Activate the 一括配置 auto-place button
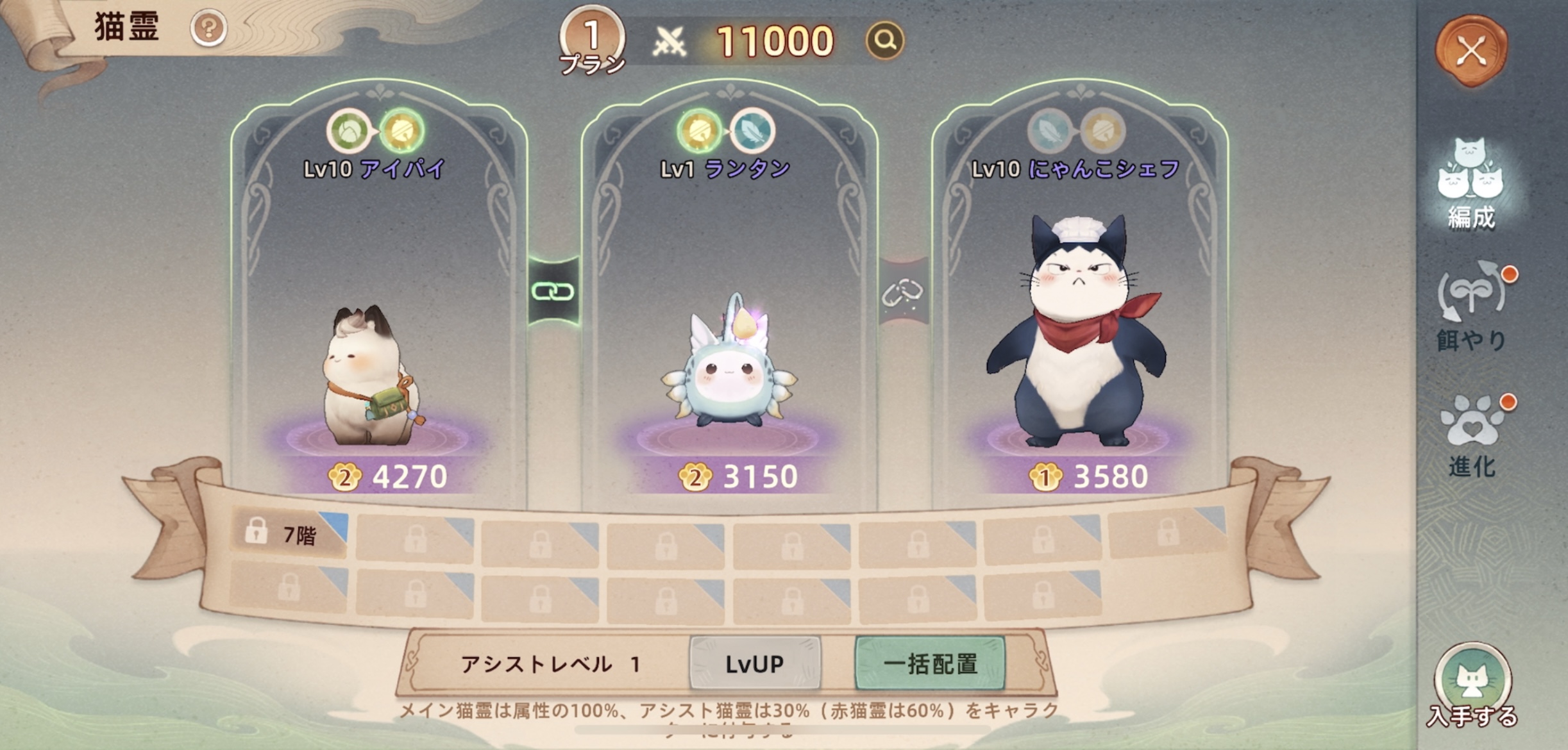Image resolution: width=1568 pixels, height=750 pixels. tap(930, 664)
